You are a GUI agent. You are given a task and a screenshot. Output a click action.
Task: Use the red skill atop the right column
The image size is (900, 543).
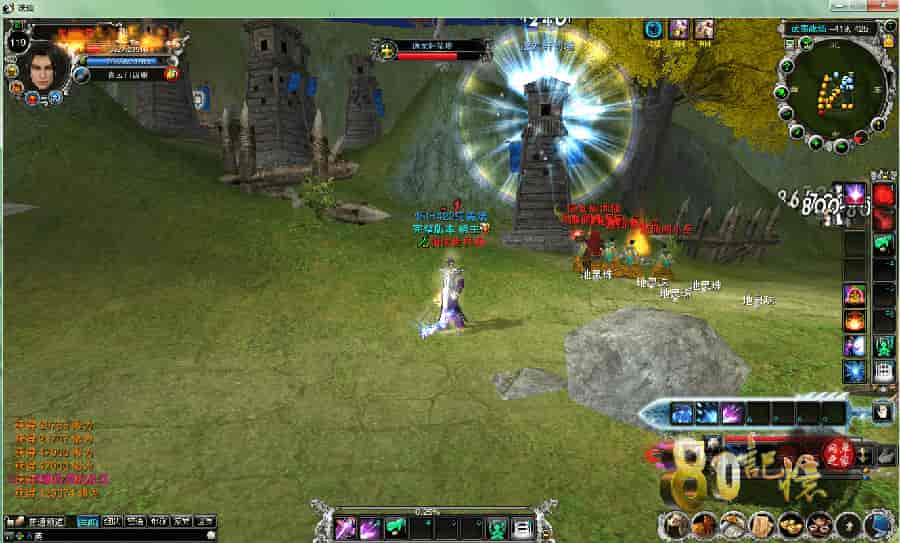pos(884,194)
